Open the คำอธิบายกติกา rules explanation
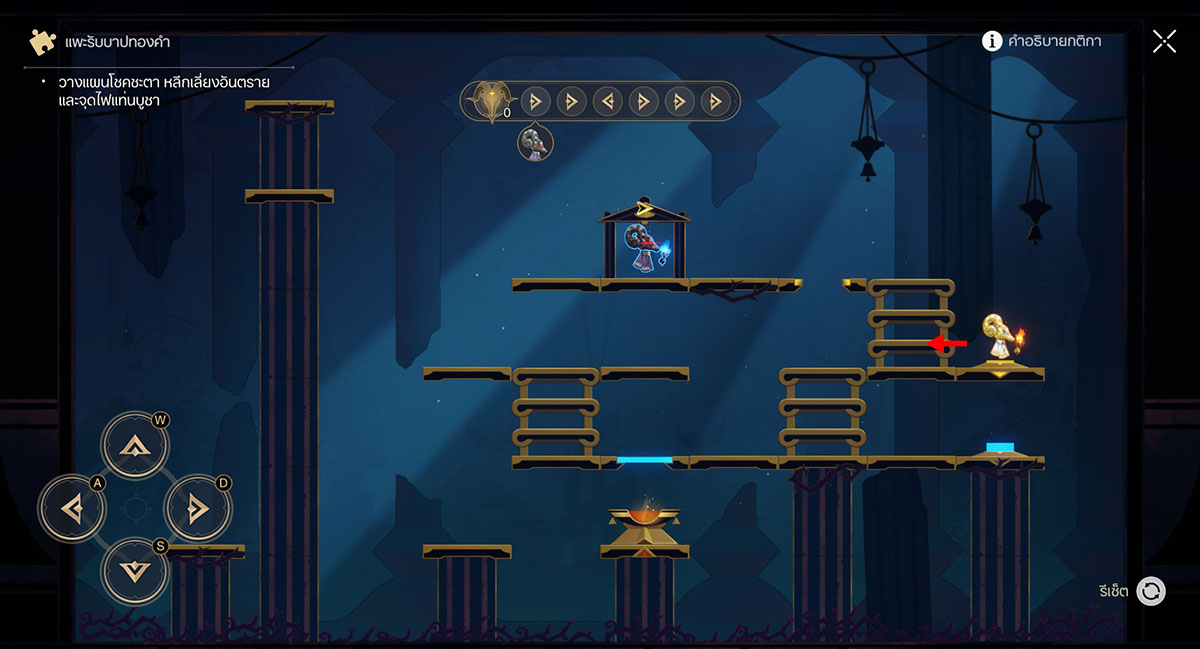The image size is (1200, 649). click(x=1041, y=41)
